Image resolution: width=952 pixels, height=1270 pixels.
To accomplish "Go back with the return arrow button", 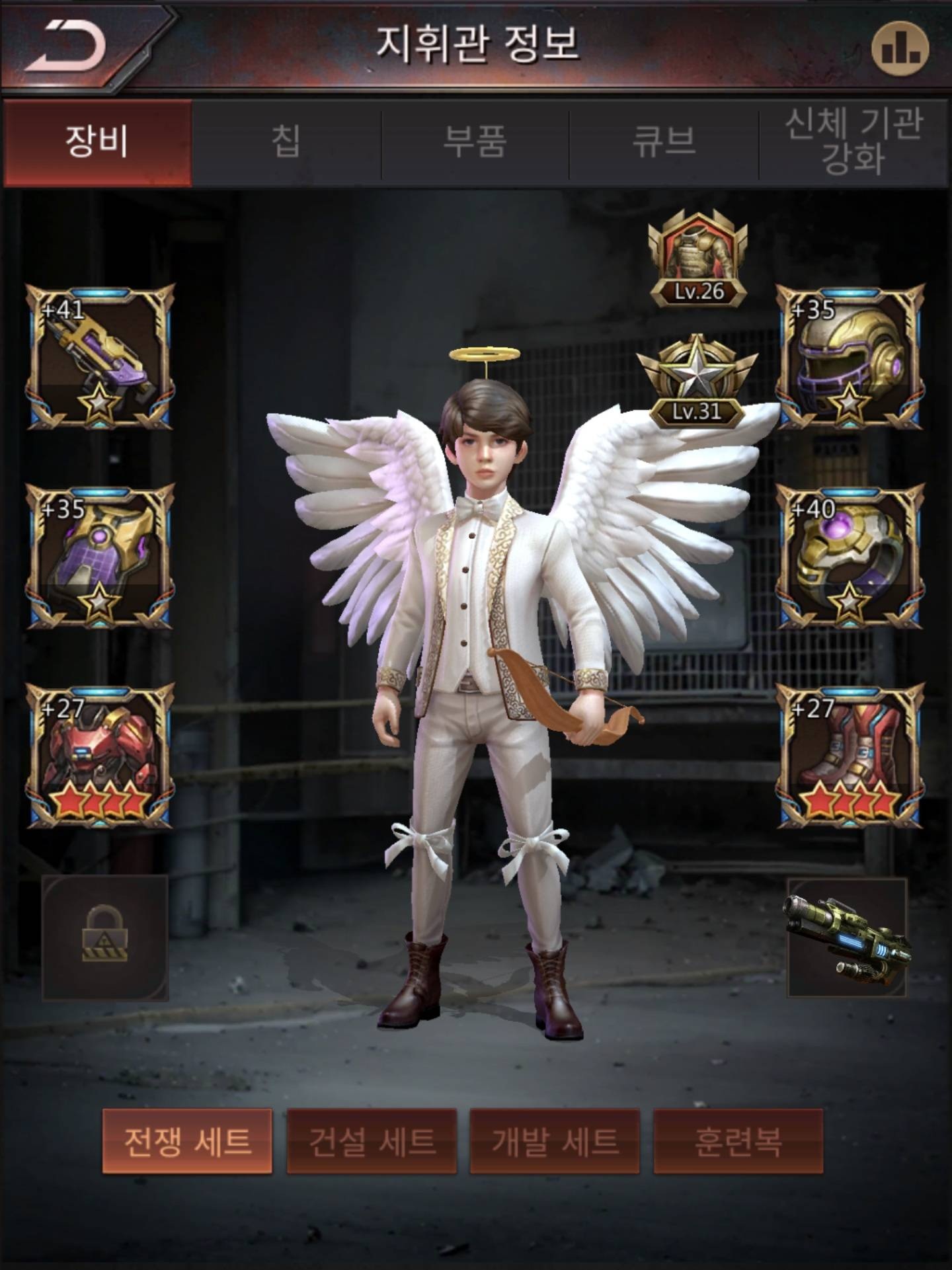I will pos(66,45).
